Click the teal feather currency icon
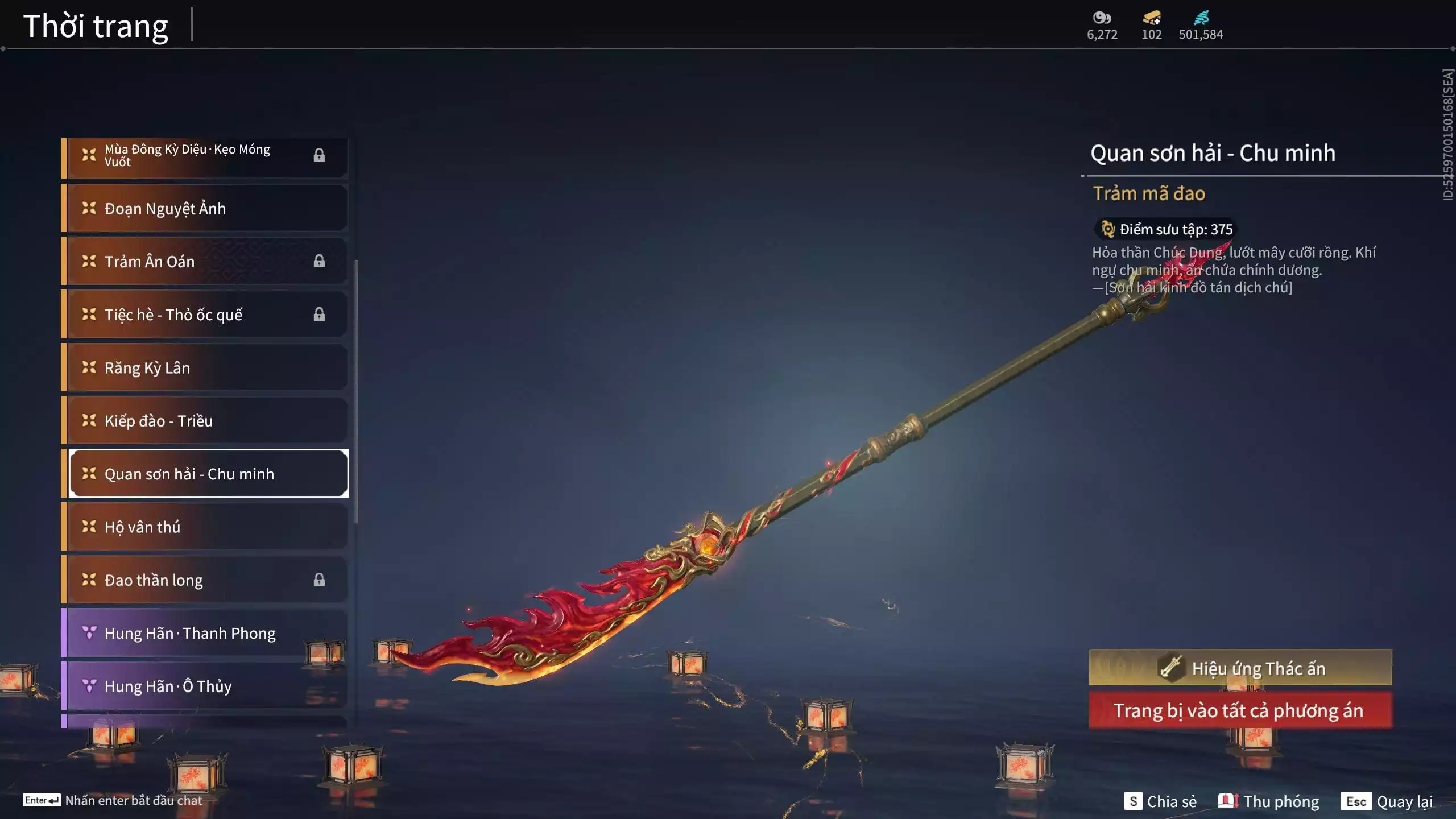1456x819 pixels. click(x=1201, y=18)
